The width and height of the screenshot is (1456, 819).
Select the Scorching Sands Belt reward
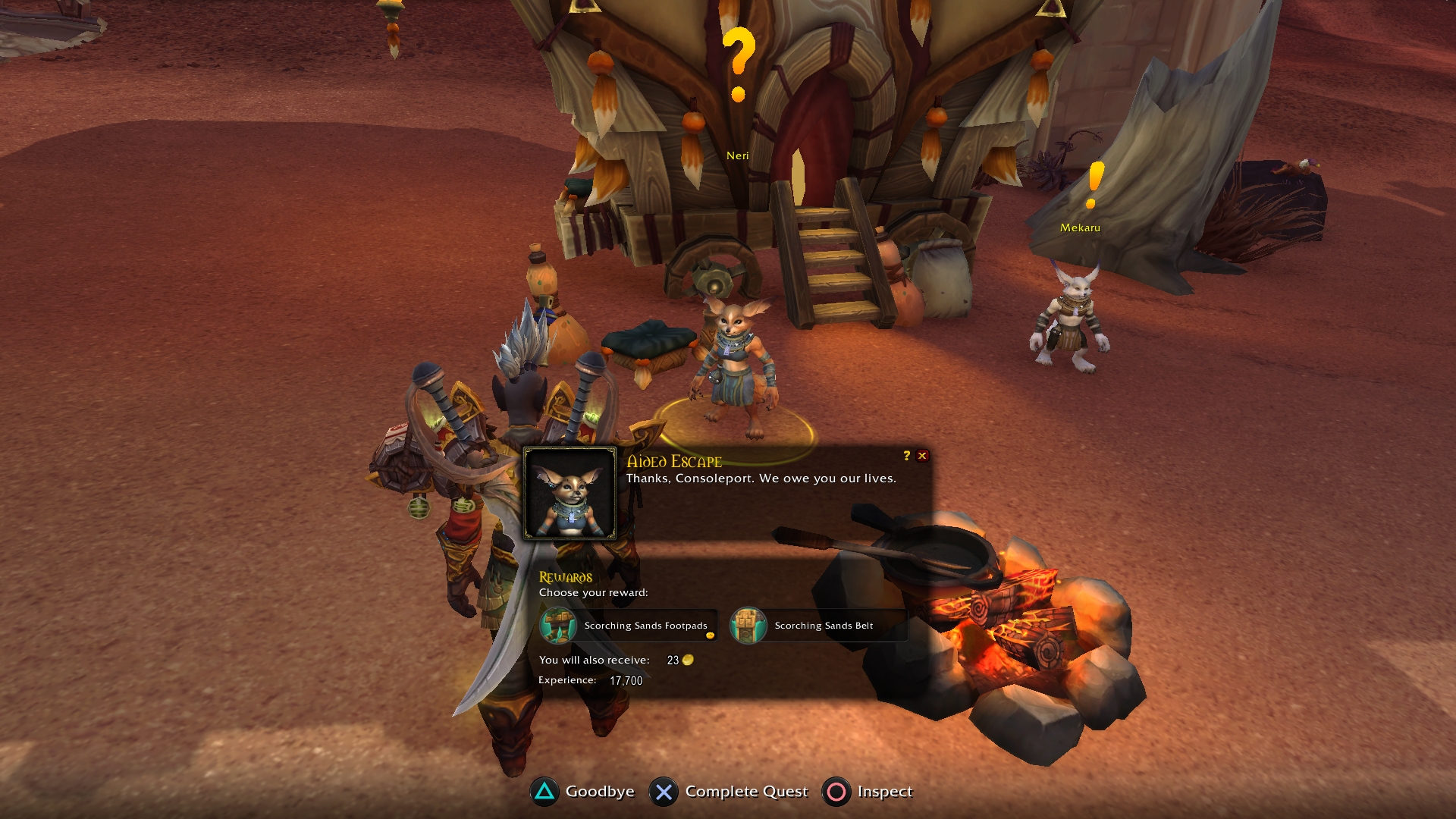coord(817,626)
